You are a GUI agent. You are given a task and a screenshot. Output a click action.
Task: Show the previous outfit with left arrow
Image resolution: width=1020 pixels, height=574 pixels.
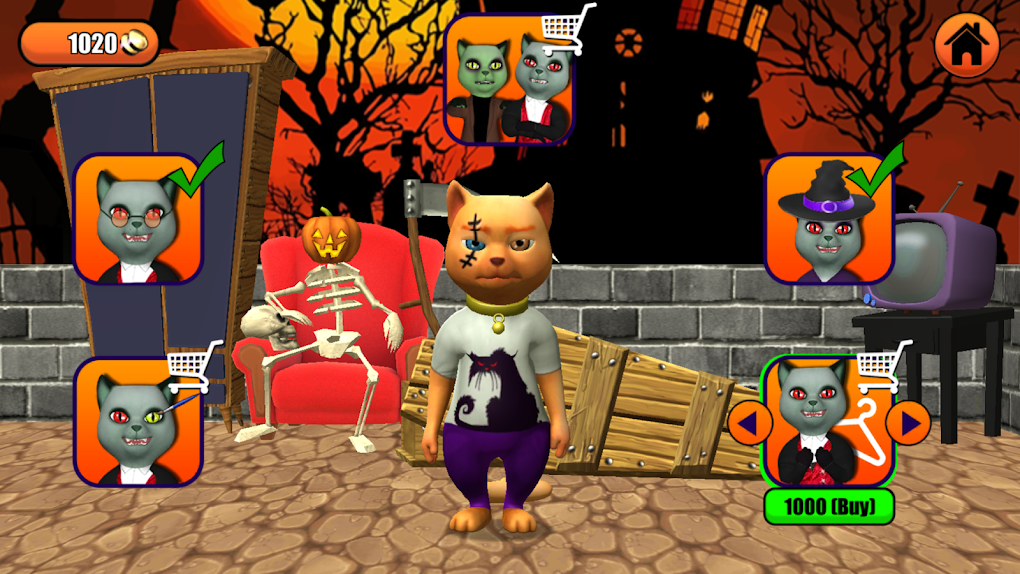(x=748, y=423)
